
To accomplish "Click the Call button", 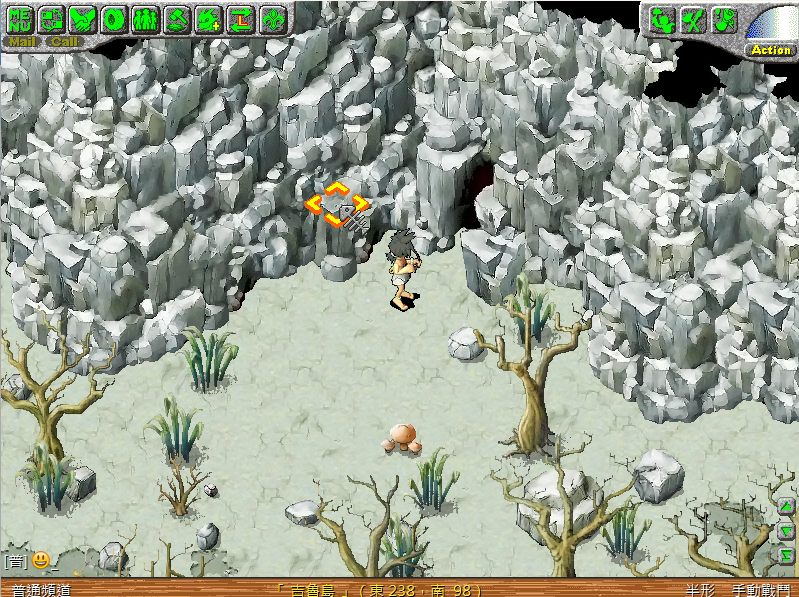I will pyautogui.click(x=65, y=42).
